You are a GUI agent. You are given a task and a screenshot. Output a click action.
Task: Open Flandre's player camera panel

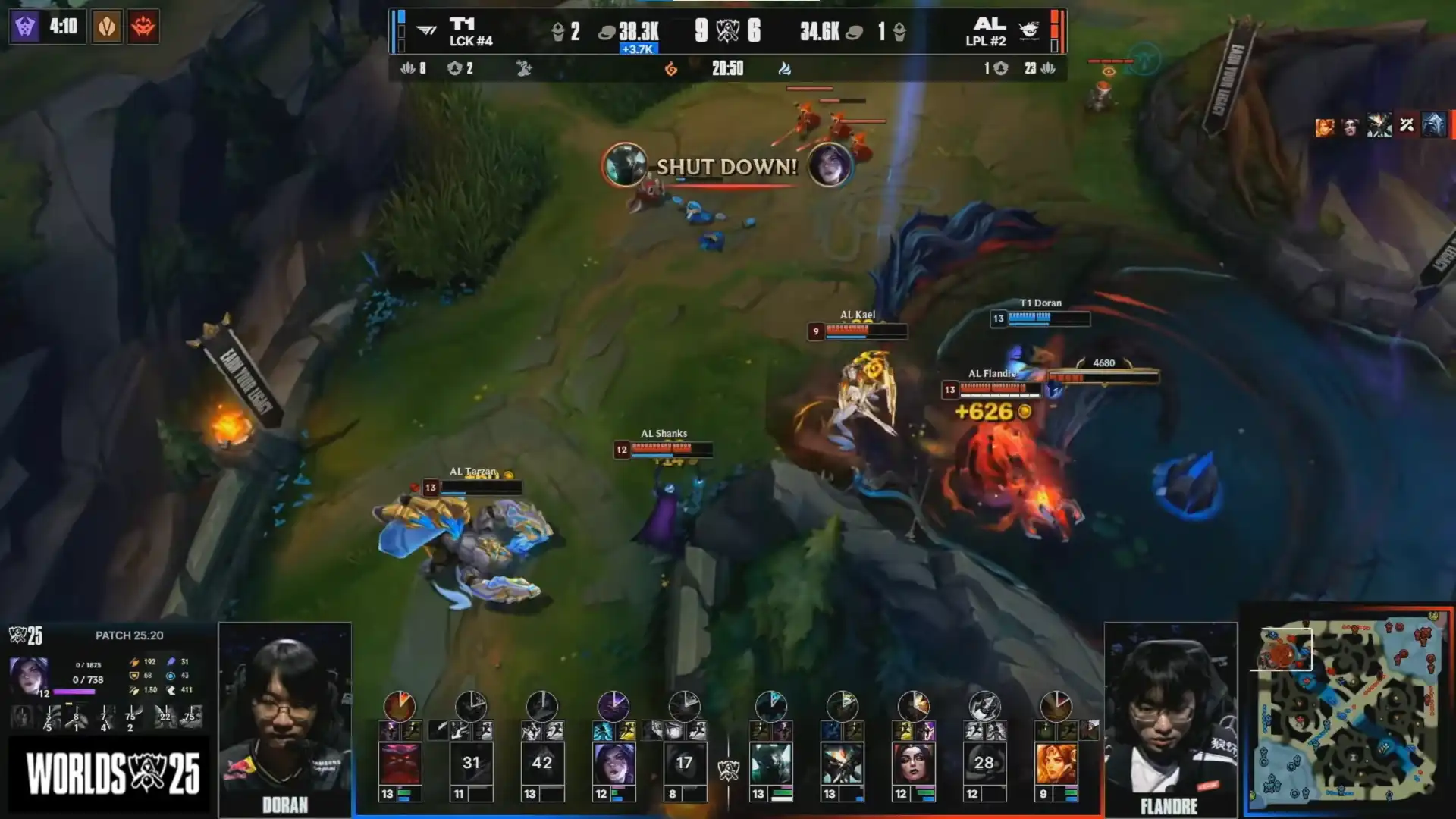1170,719
